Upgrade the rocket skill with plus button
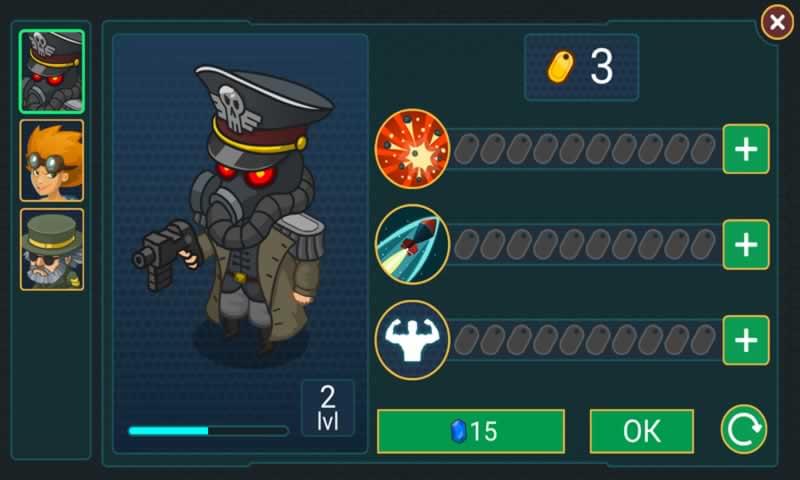Screen dimensions: 800x480 tap(745, 244)
